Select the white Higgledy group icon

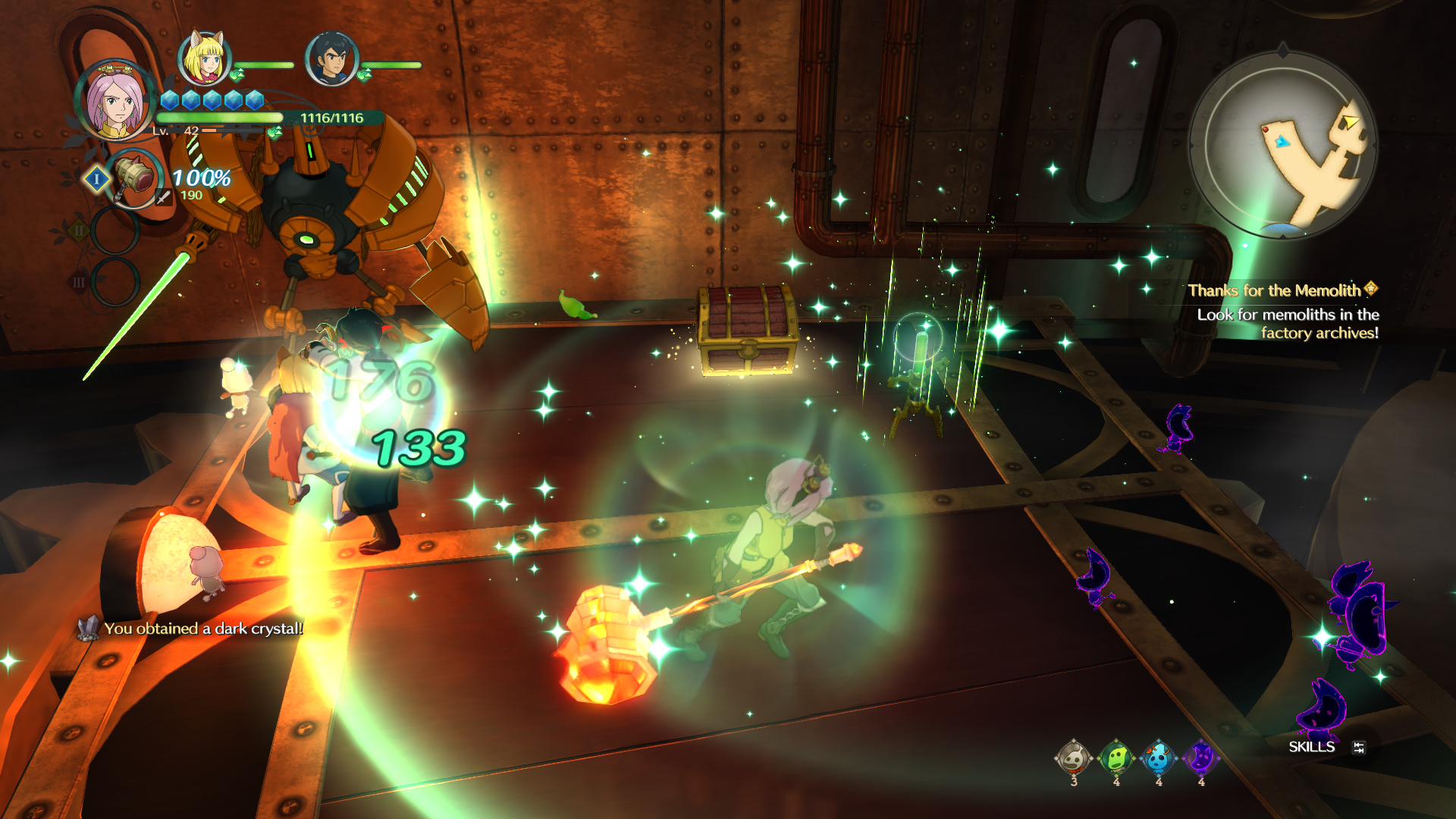point(1073,758)
